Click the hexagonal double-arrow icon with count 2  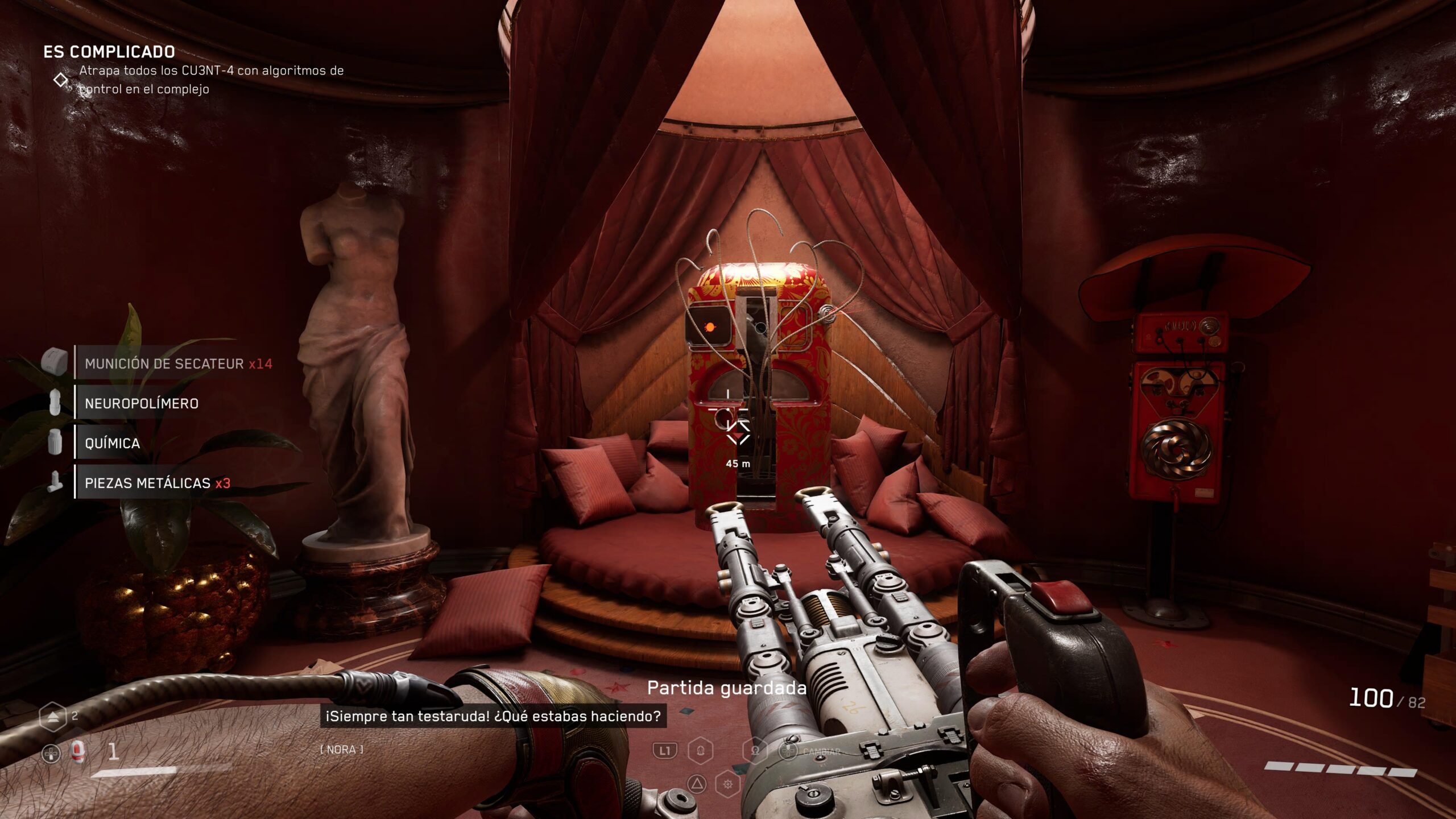coord(53,717)
